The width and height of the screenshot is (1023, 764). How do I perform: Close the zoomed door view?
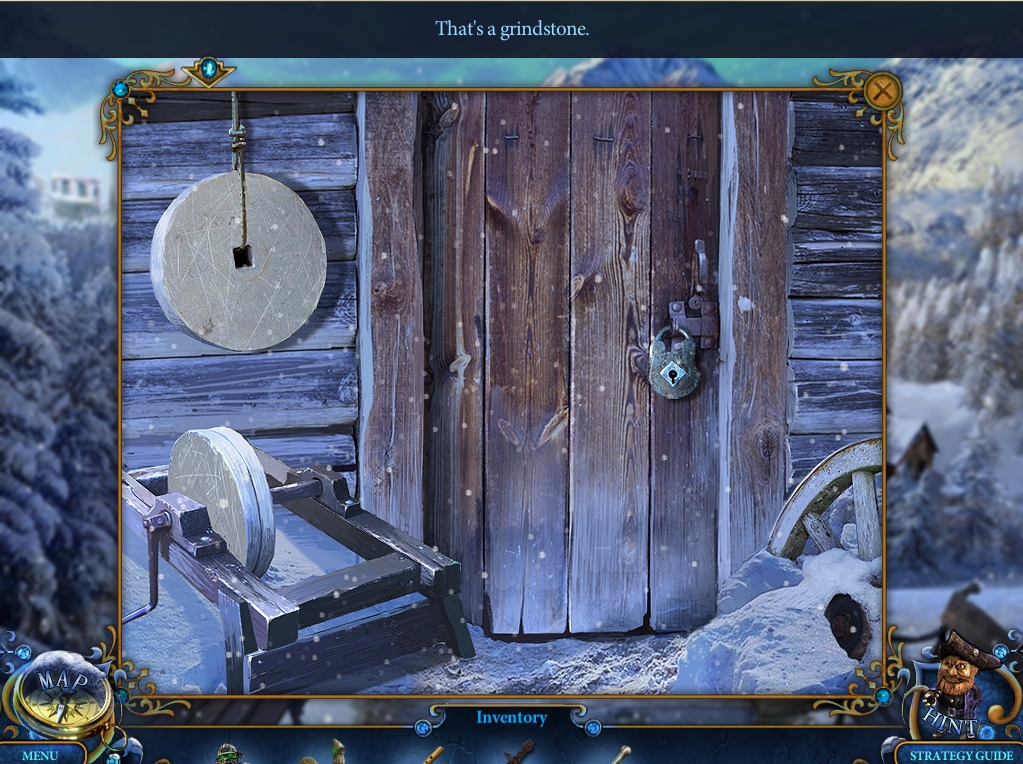point(881,92)
